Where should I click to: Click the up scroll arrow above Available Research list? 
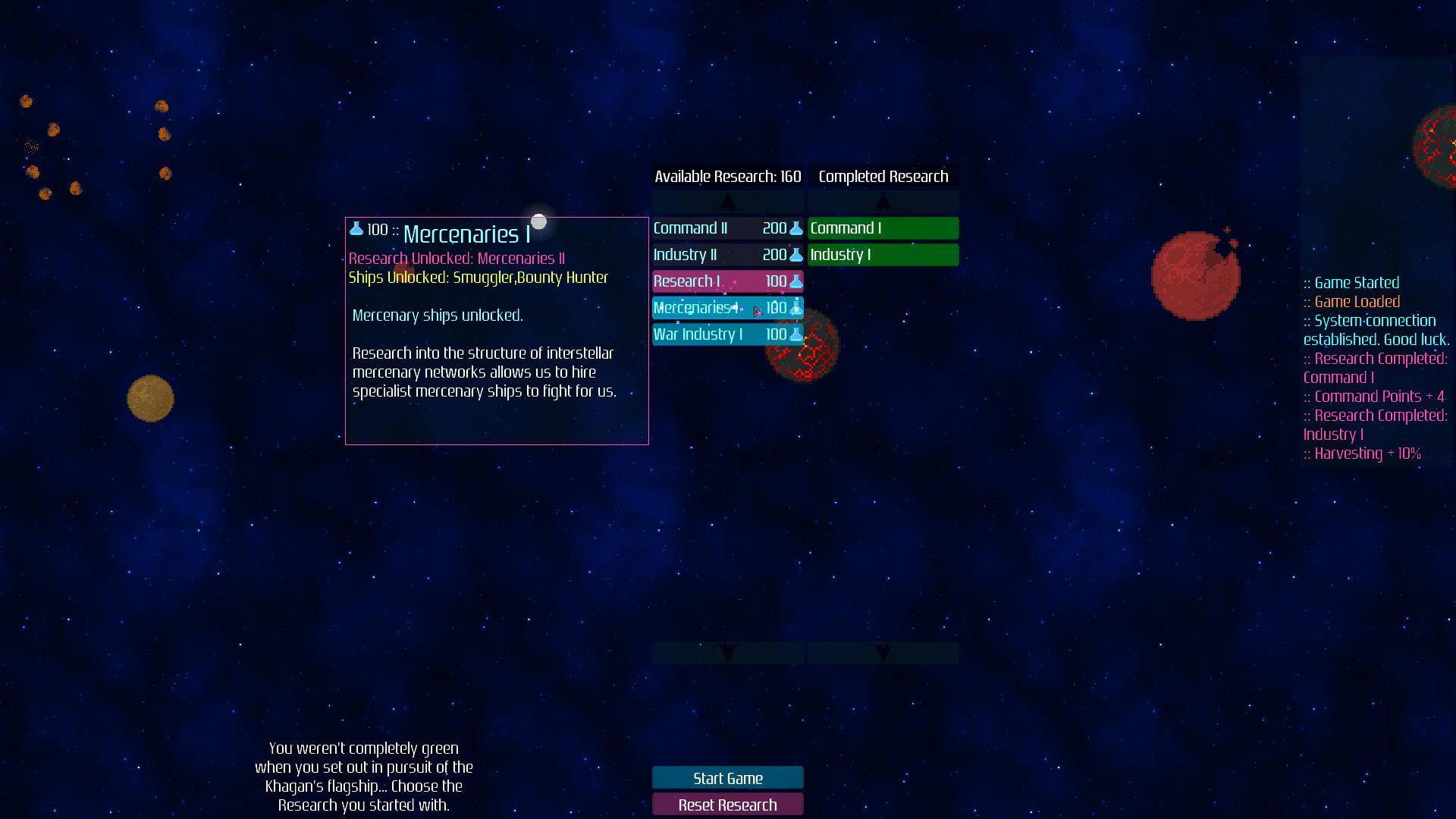(728, 201)
